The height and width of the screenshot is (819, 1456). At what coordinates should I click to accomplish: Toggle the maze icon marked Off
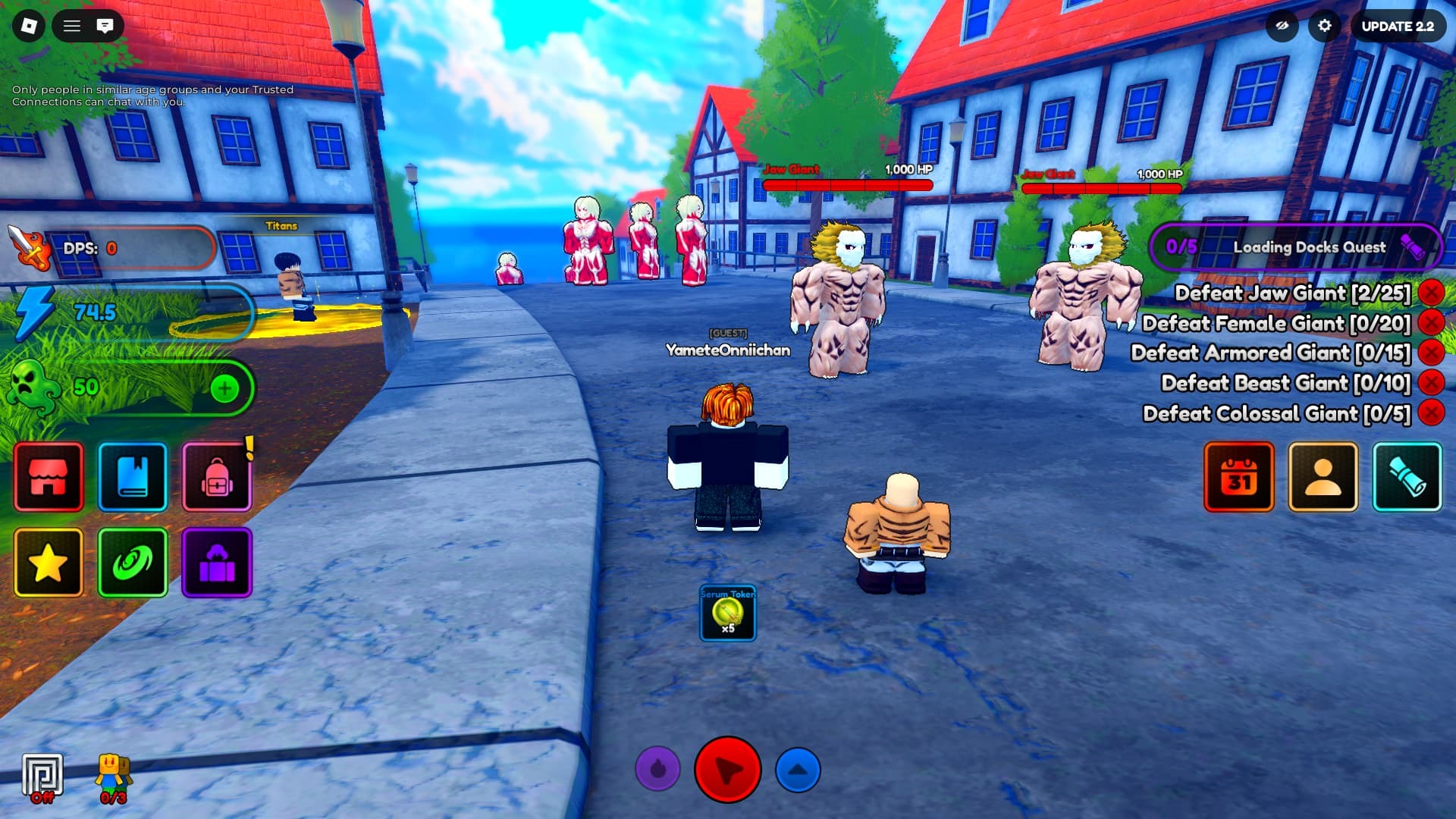[x=42, y=777]
